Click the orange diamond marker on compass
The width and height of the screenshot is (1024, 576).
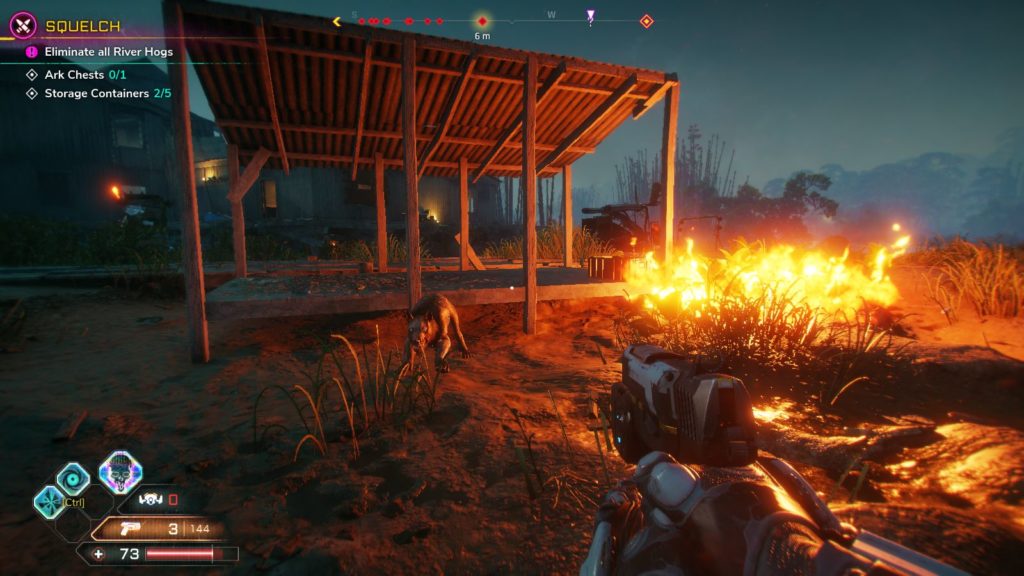pyautogui.click(x=646, y=21)
